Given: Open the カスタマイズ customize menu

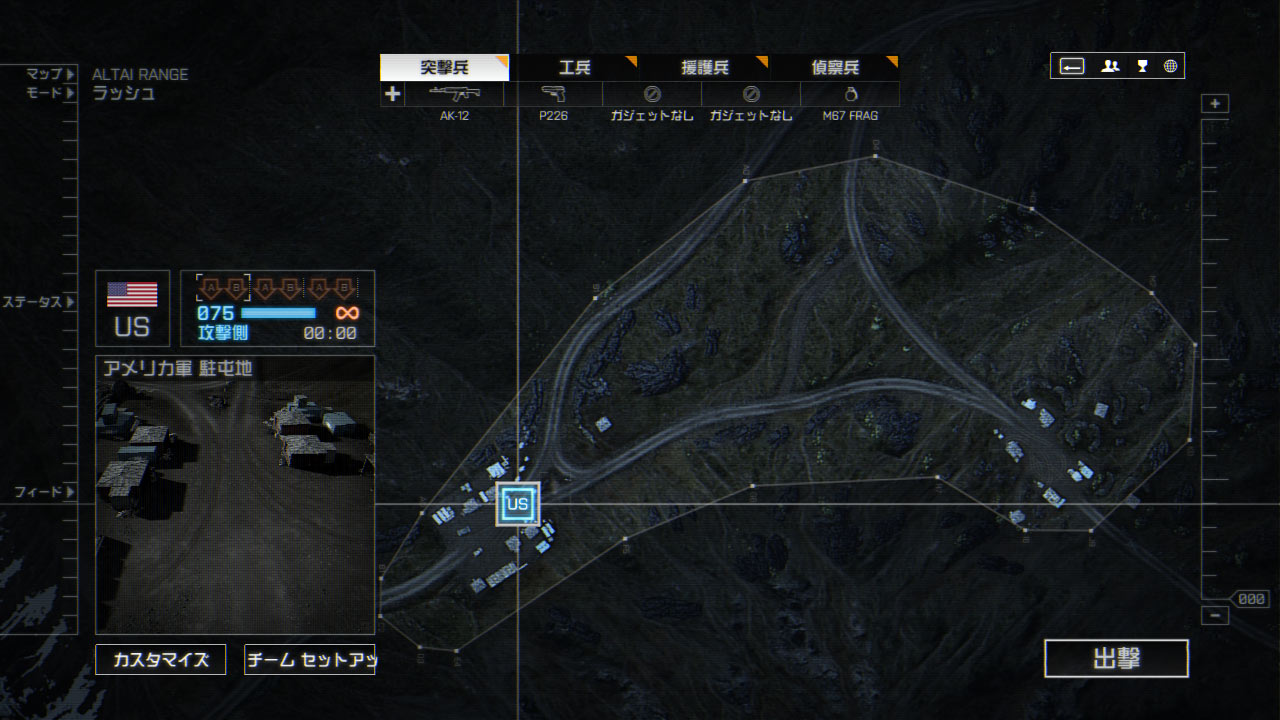Looking at the screenshot, I should (160, 660).
